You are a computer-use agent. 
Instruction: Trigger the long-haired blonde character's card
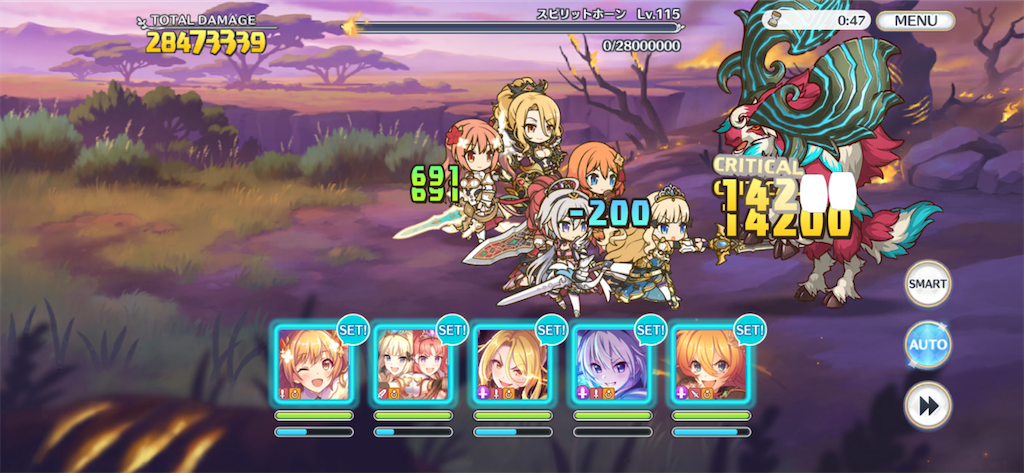(x=512, y=364)
